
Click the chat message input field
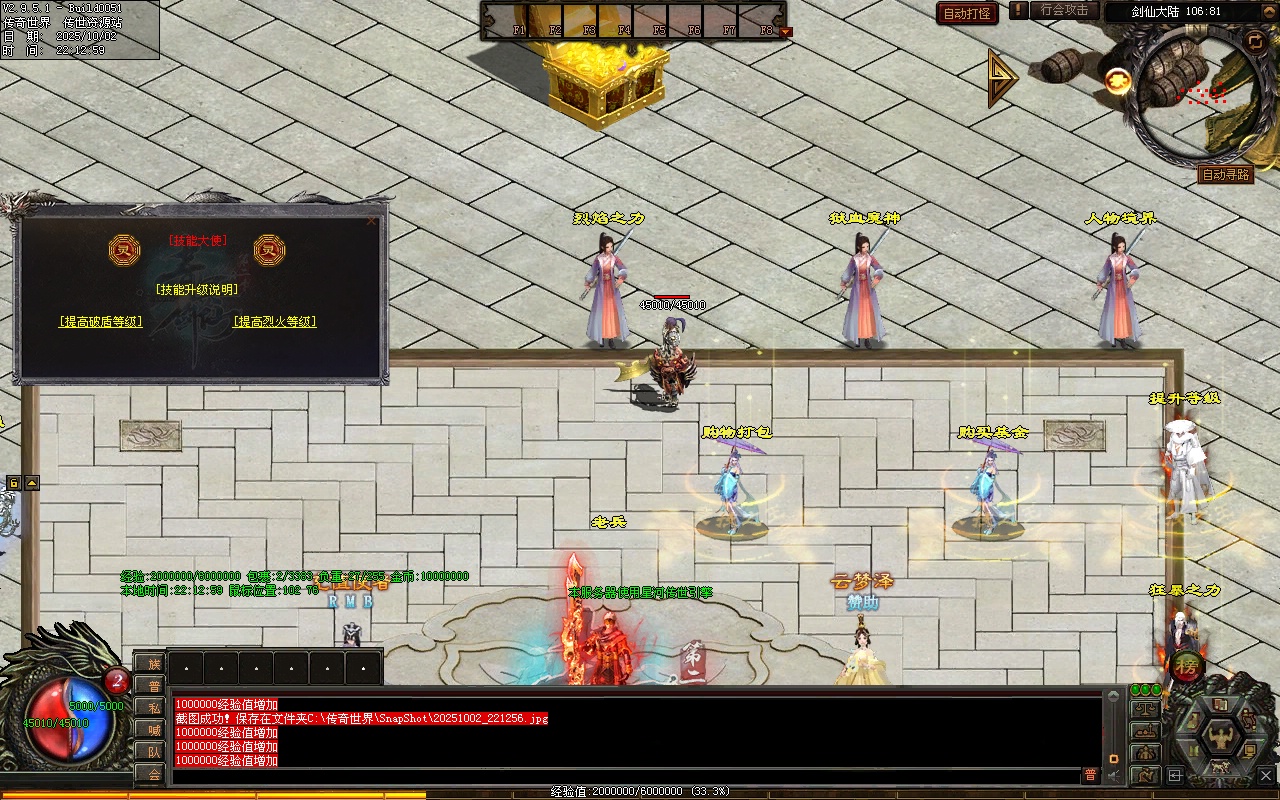(x=625, y=775)
